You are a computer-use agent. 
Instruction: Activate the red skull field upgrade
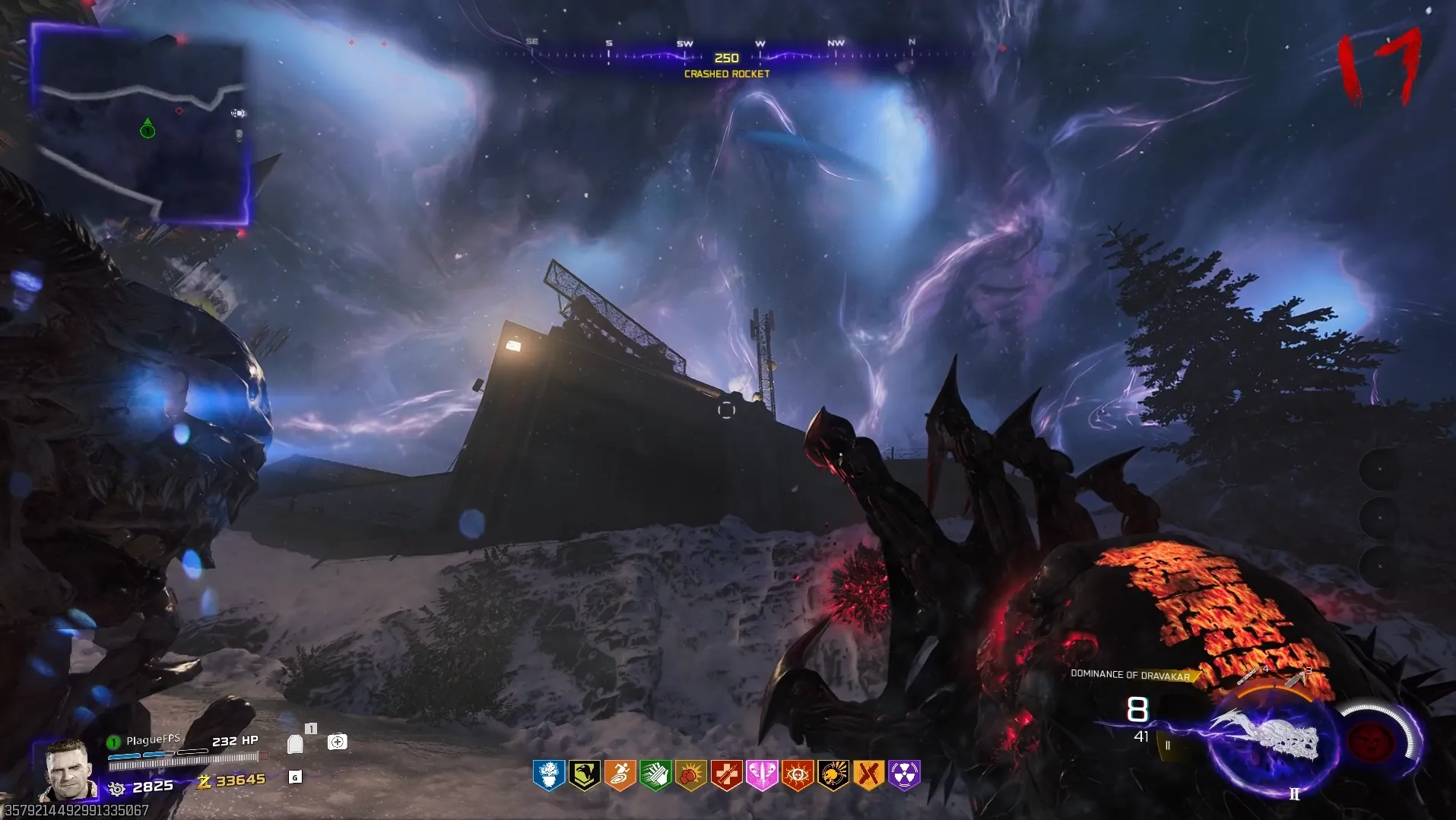(1369, 741)
